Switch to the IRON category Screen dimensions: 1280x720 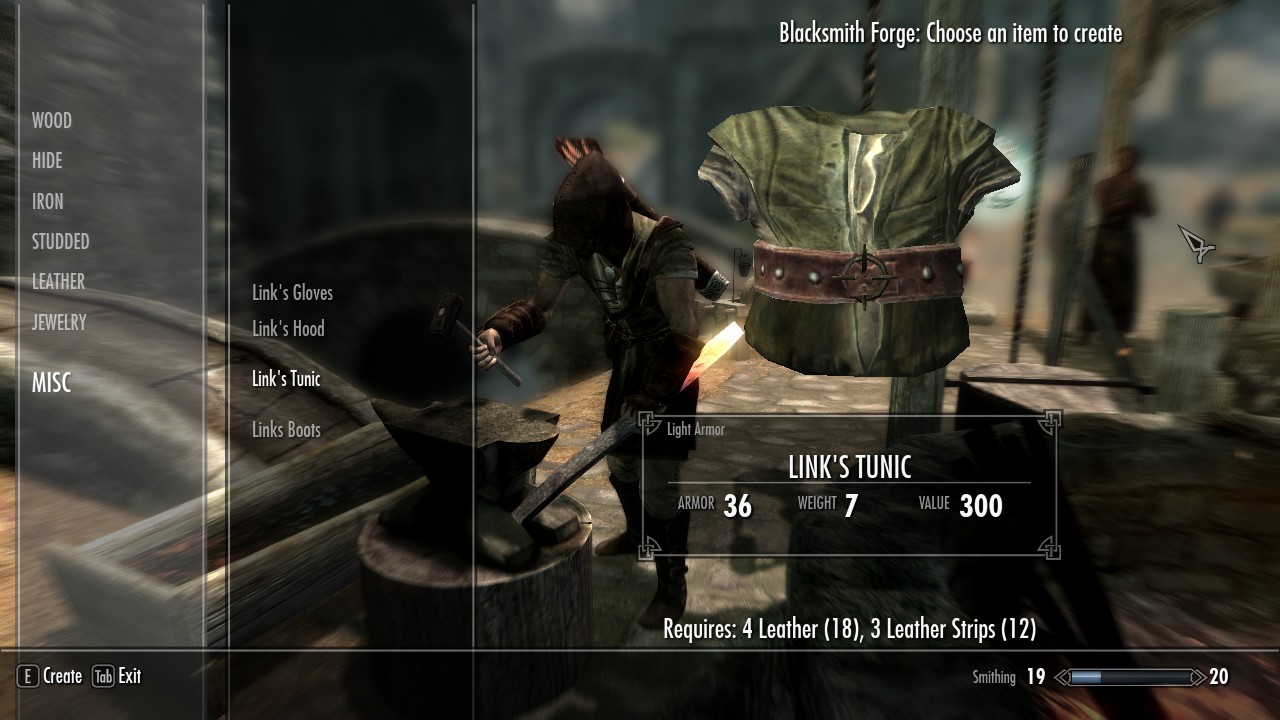(x=48, y=202)
